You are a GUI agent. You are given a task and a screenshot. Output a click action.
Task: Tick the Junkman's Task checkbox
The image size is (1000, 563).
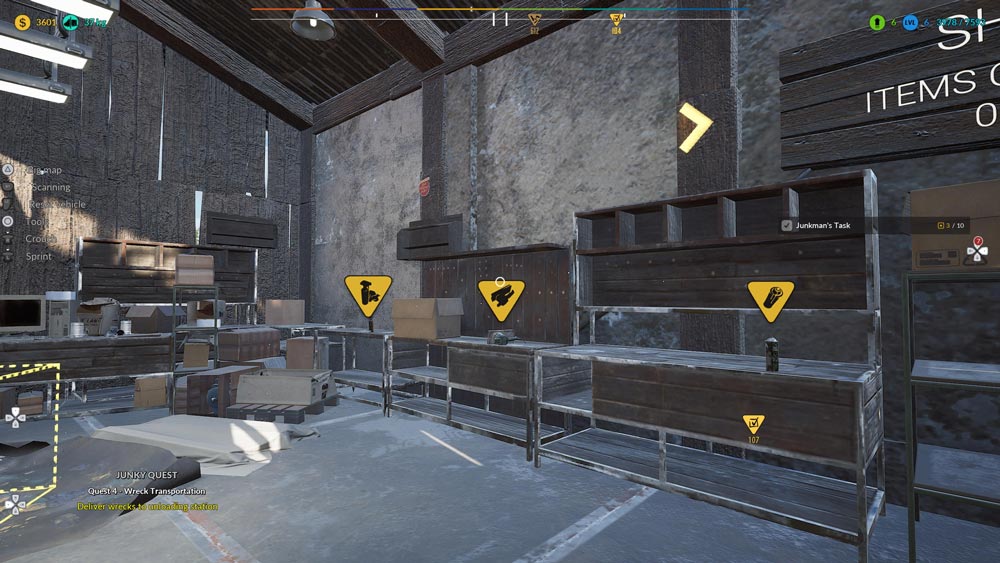pyautogui.click(x=787, y=226)
